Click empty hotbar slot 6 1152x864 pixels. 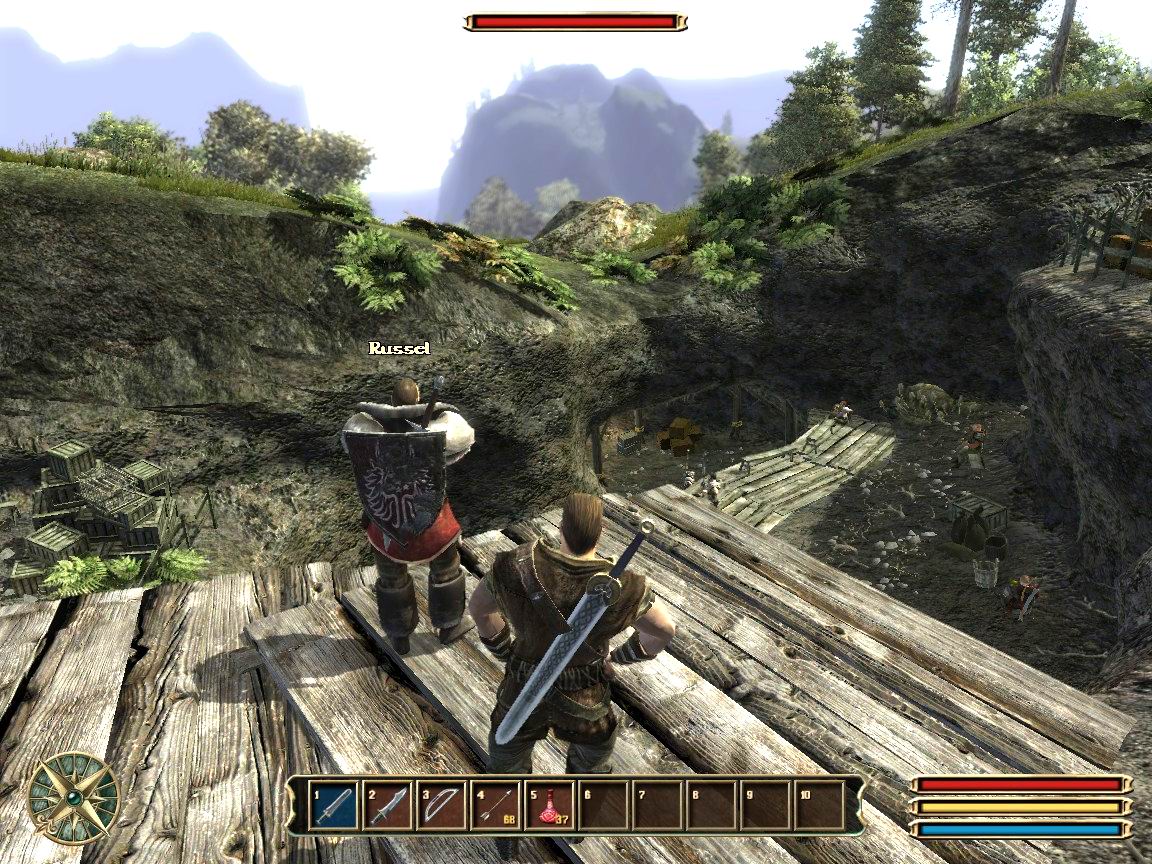[604, 805]
